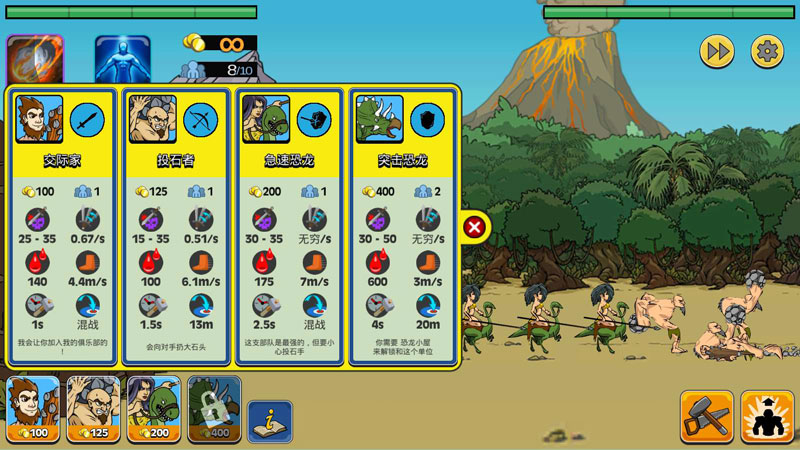
Task: Toggle fast-forward game speed
Action: coord(716,51)
